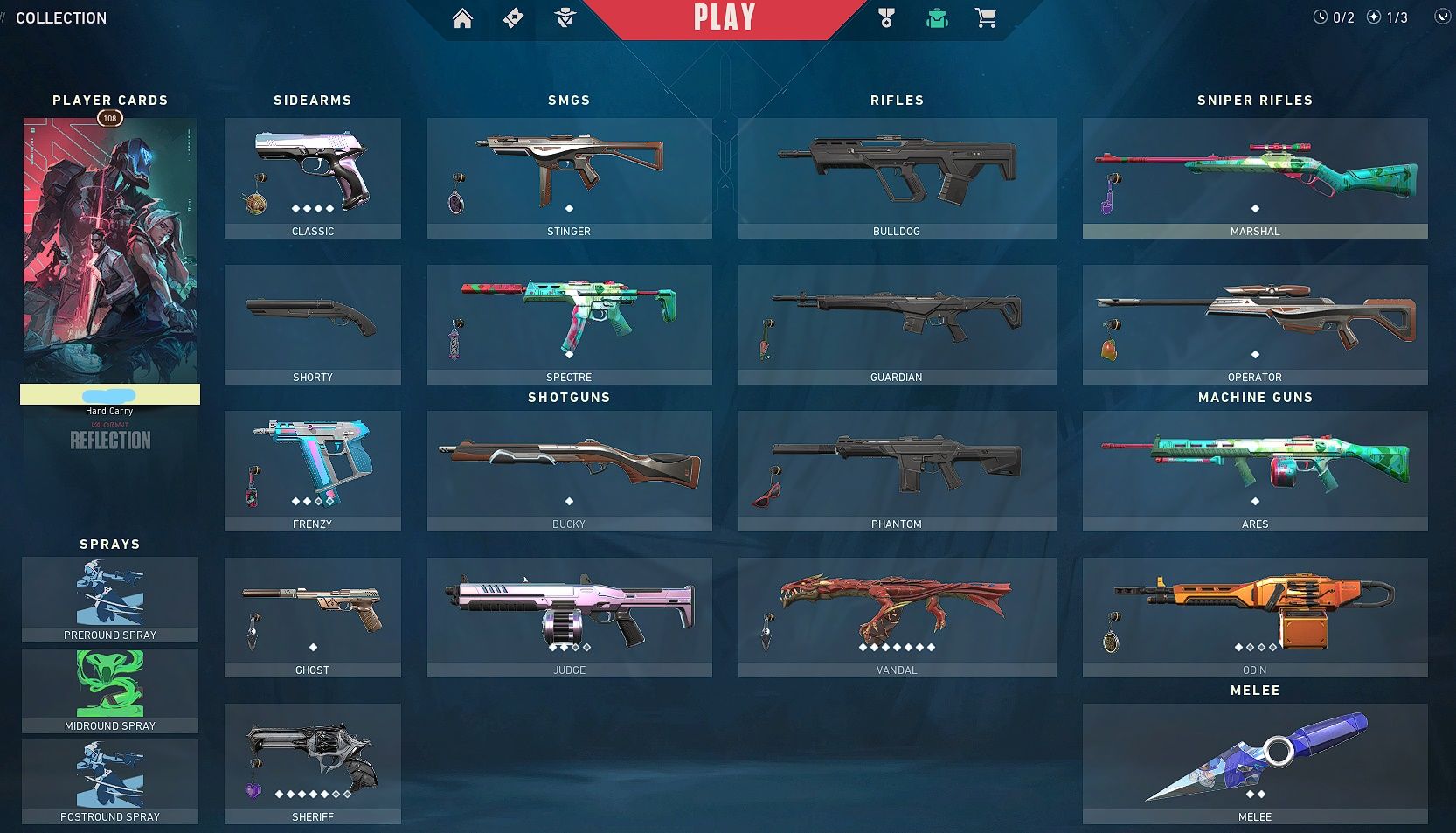The height and width of the screenshot is (833, 1456).
Task: Open the Frenzy weapon slot
Action: point(312,470)
